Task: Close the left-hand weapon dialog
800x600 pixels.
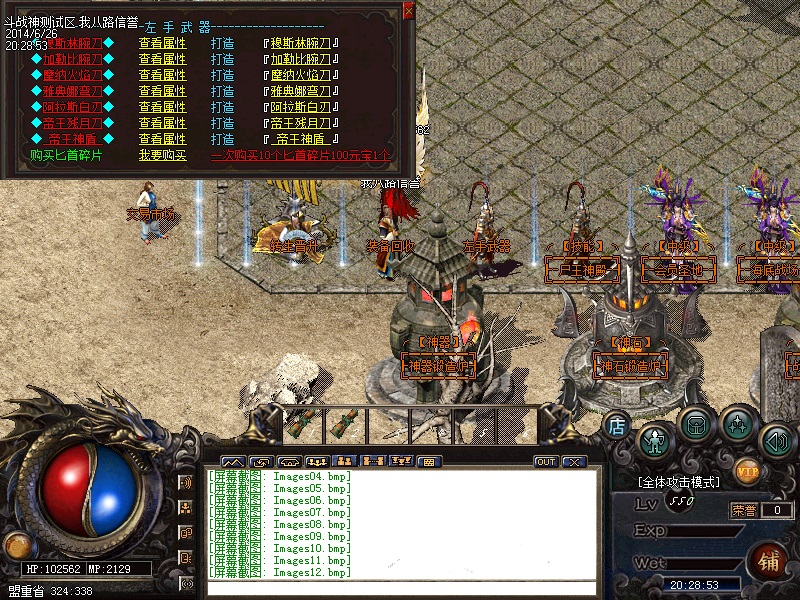Action: (408, 11)
